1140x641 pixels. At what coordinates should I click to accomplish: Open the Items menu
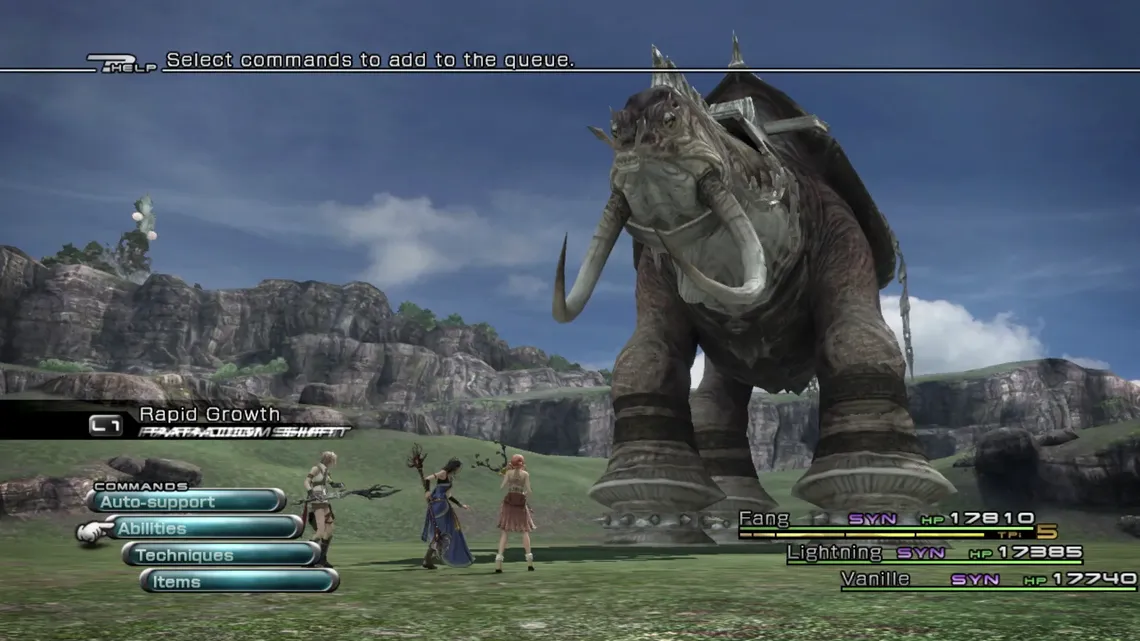[239, 582]
